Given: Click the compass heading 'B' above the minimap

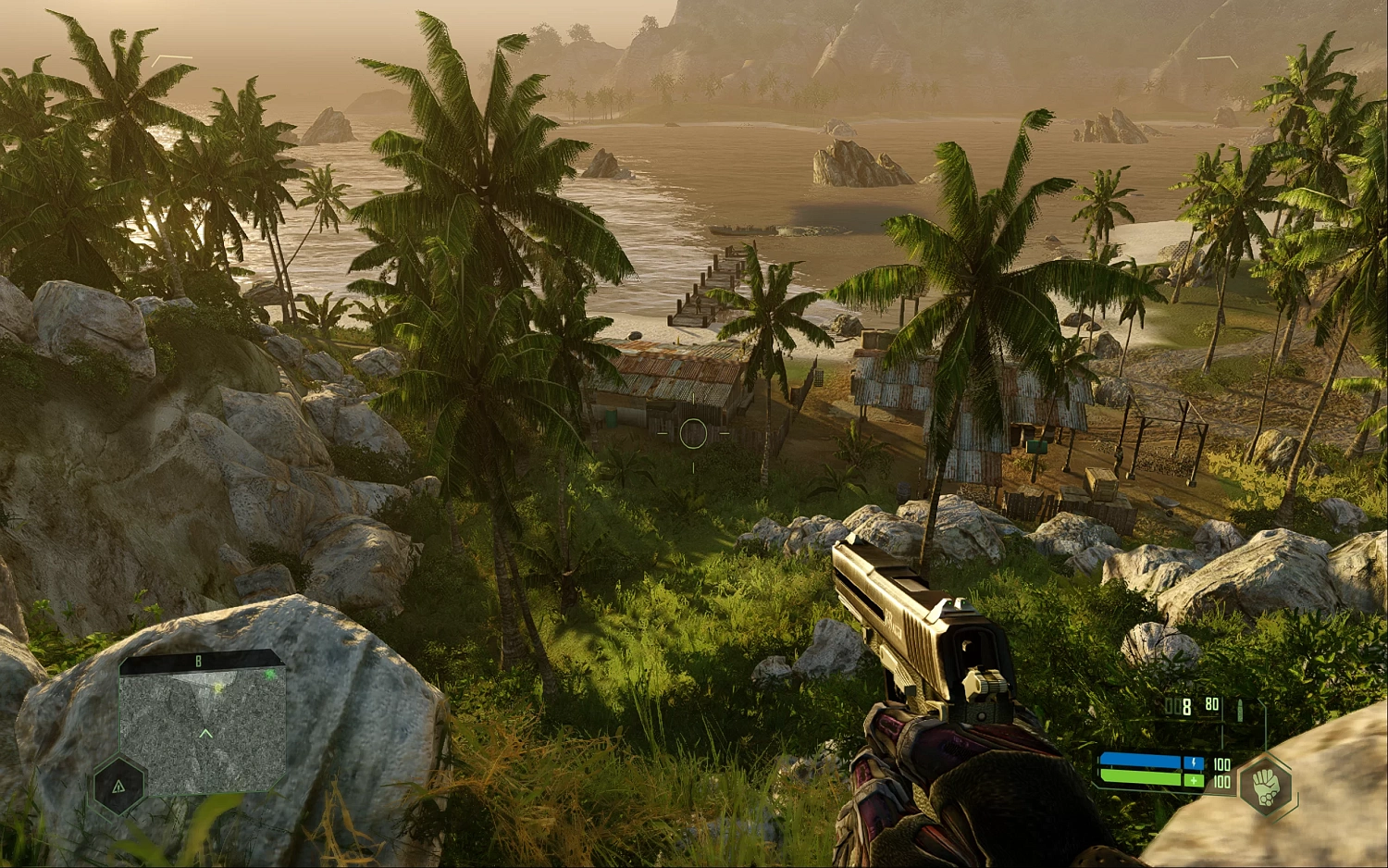Looking at the screenshot, I should (198, 661).
